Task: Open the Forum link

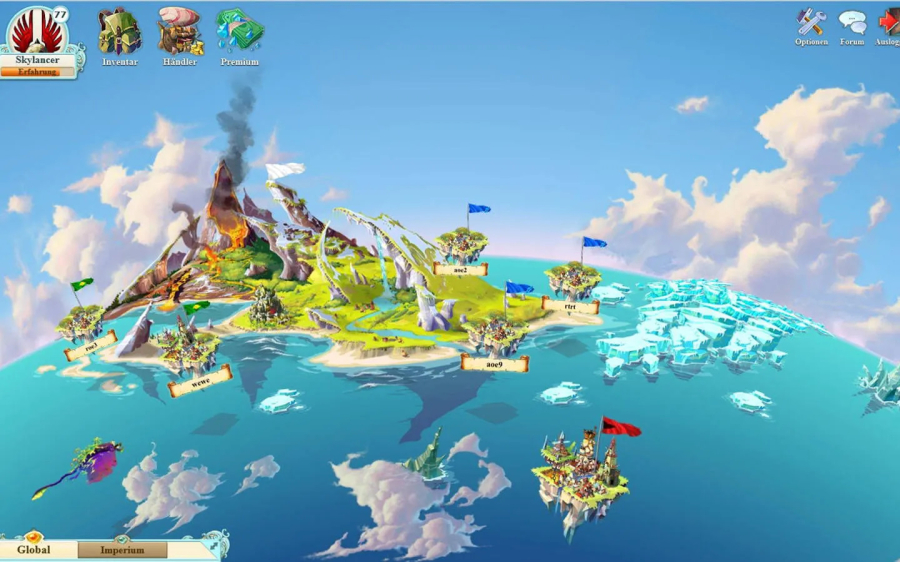Action: click(x=852, y=24)
